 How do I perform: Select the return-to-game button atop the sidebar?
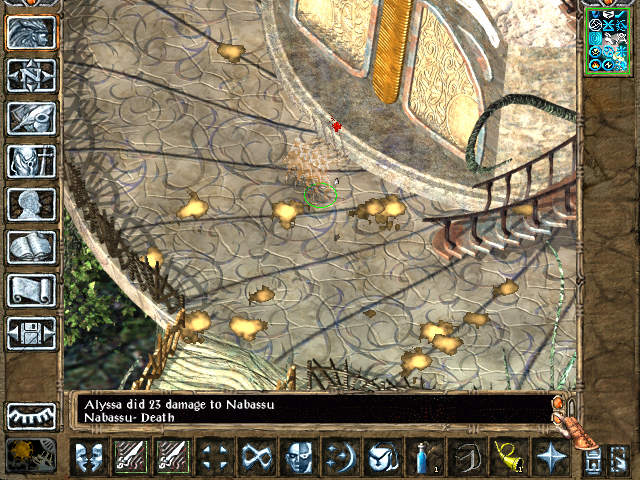coord(32,33)
